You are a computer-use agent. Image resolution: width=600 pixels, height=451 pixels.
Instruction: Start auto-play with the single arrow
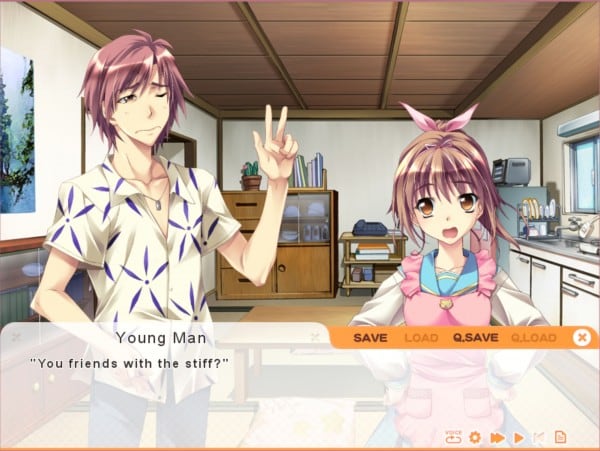coord(519,437)
